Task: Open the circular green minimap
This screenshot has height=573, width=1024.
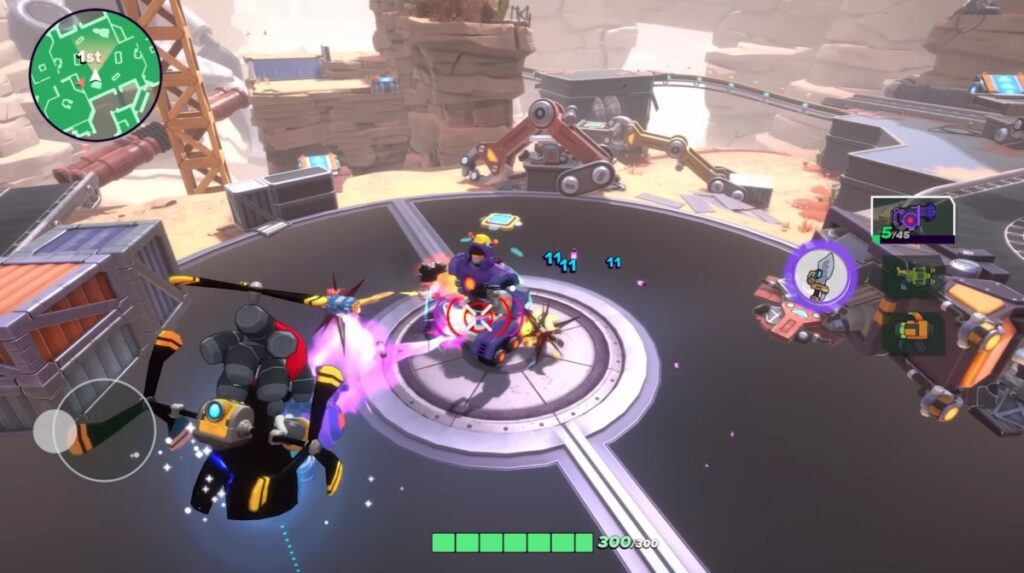Action: tap(95, 75)
